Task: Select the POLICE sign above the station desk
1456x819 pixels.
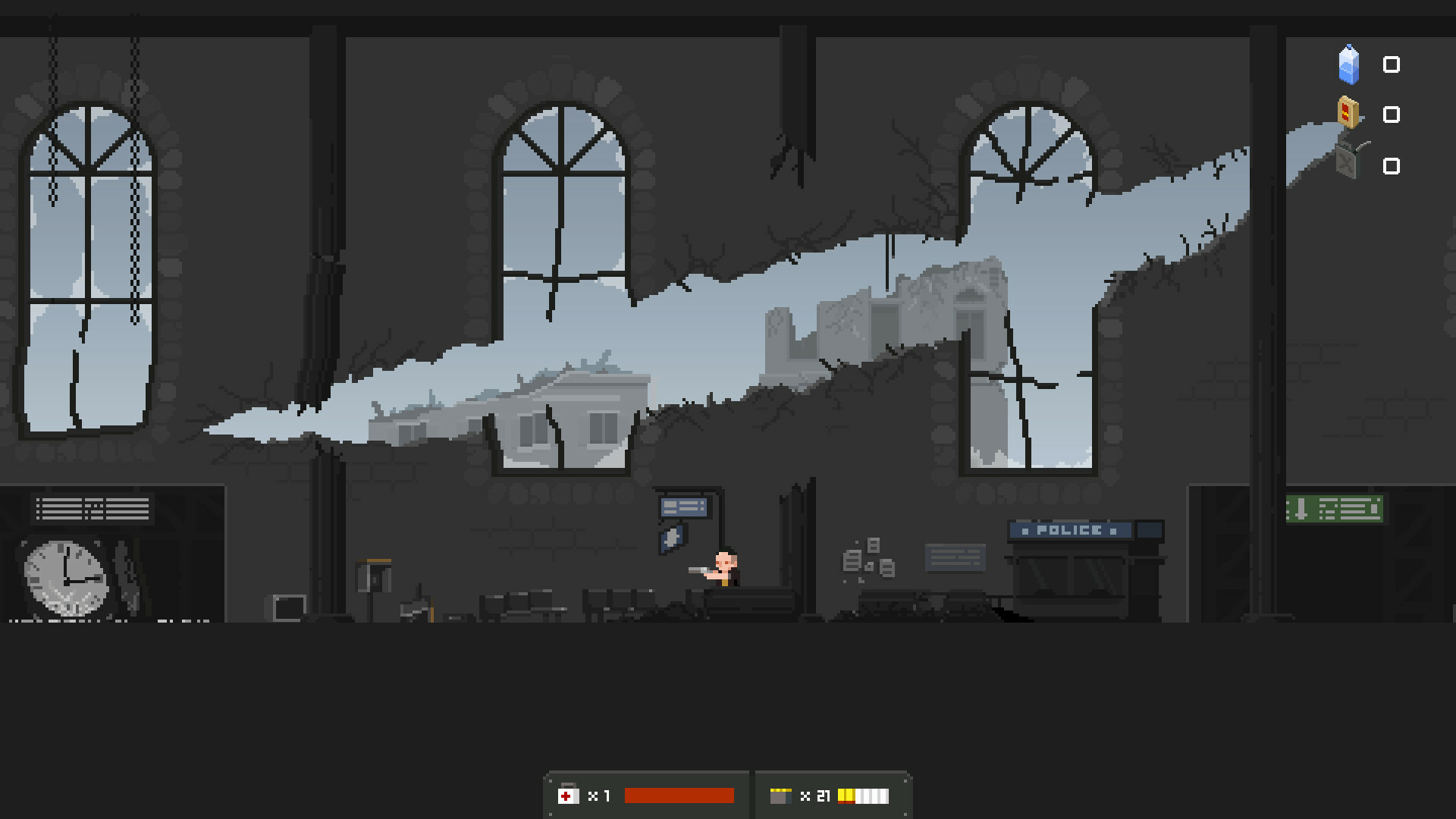Action: pos(1069,530)
